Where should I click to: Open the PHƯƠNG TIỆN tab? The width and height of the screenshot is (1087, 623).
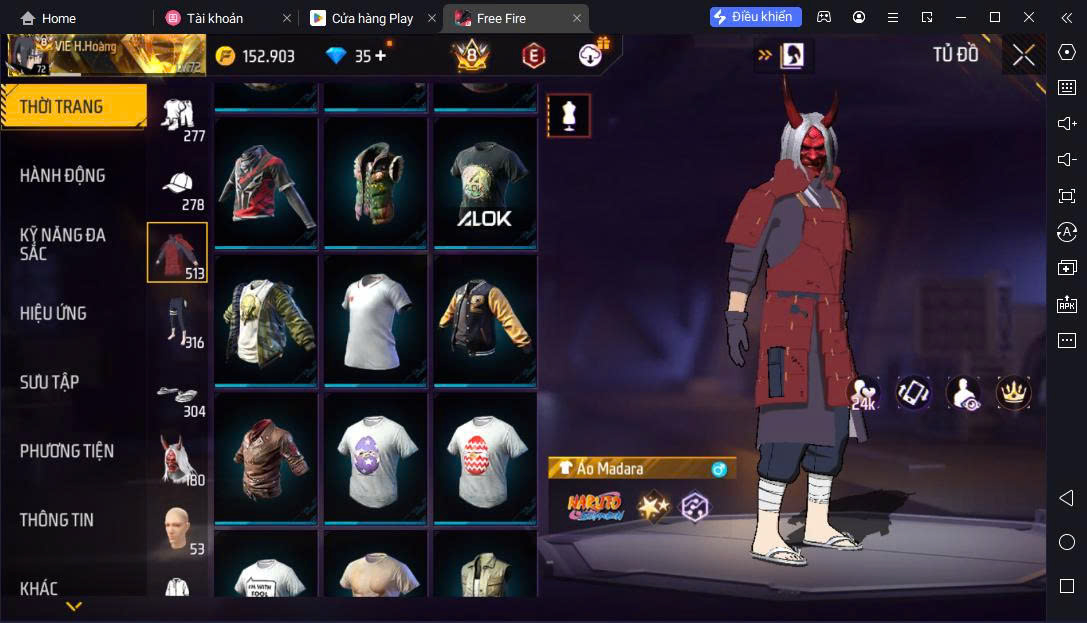tap(67, 451)
